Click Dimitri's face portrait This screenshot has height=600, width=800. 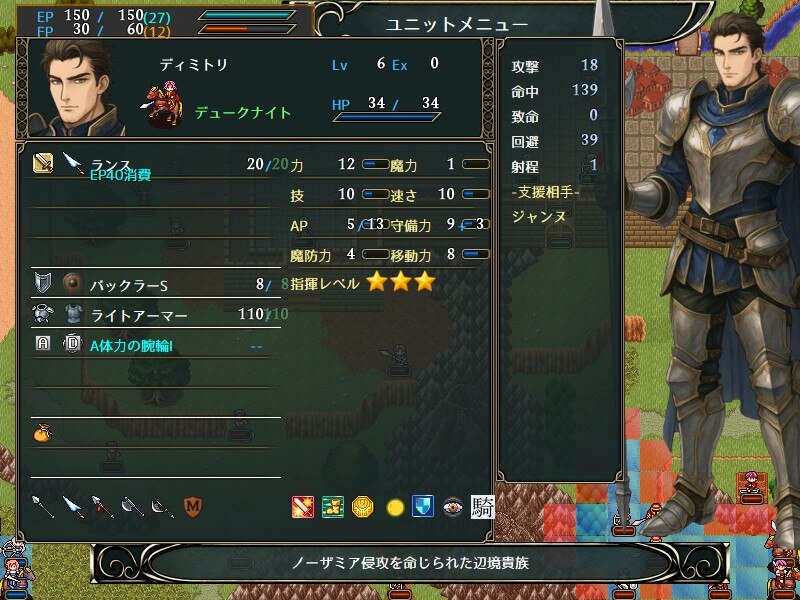tap(82, 90)
